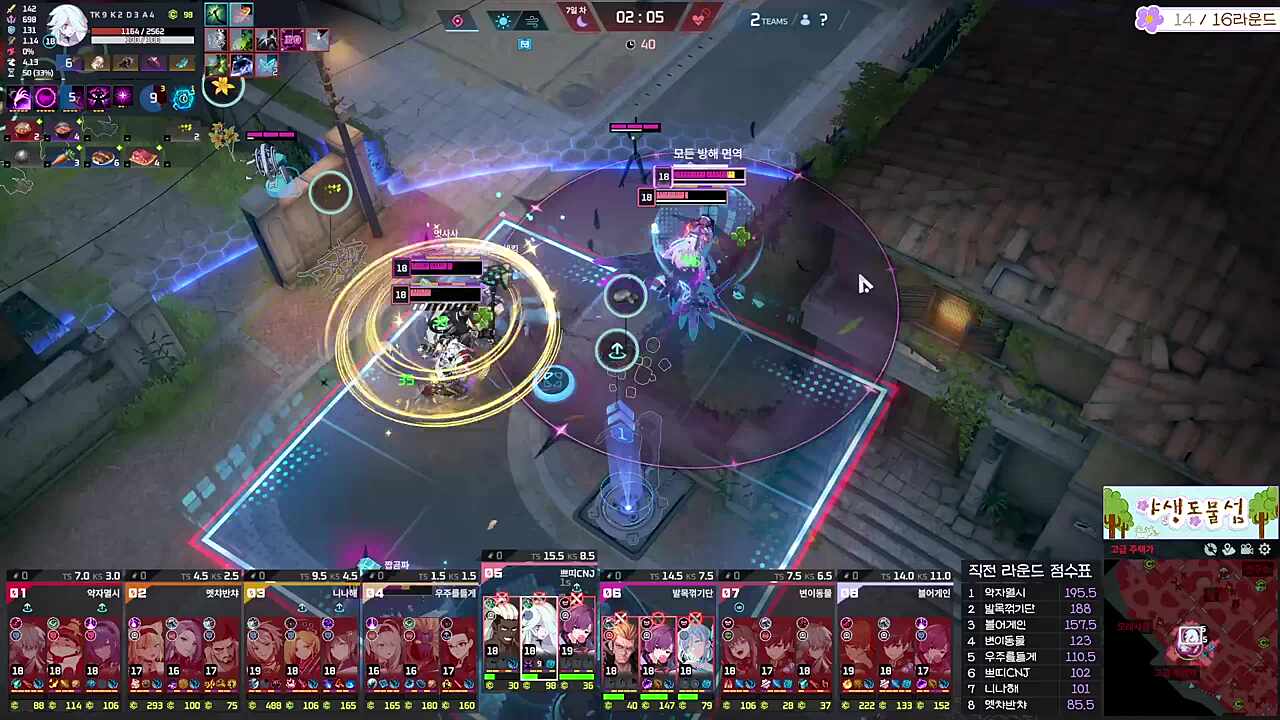This screenshot has width=1280, height=720.
Task: Click the pink target icon beside the timer
Action: tap(458, 20)
